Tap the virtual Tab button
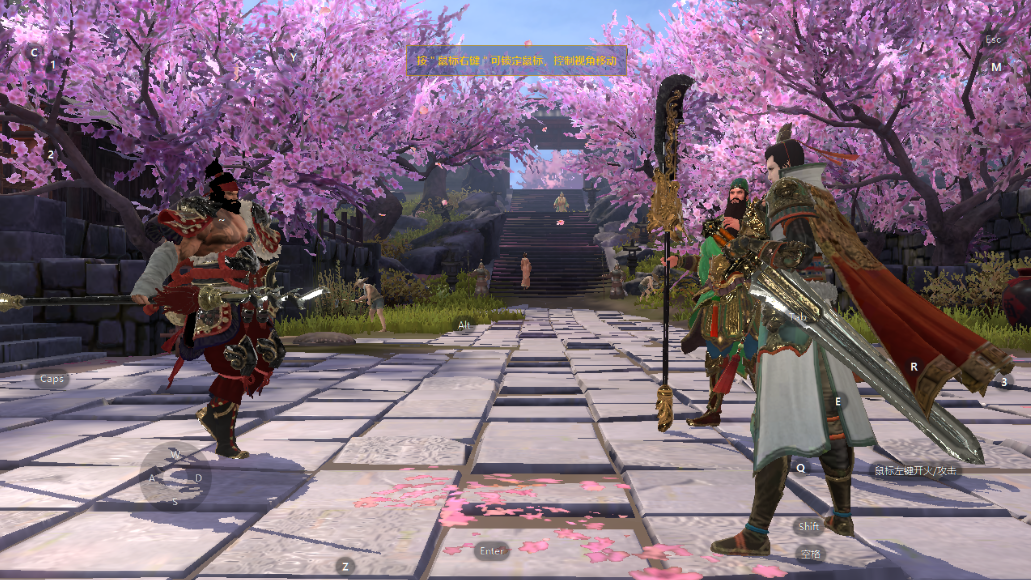Viewport: 1031px width, 580px height. pos(798,316)
